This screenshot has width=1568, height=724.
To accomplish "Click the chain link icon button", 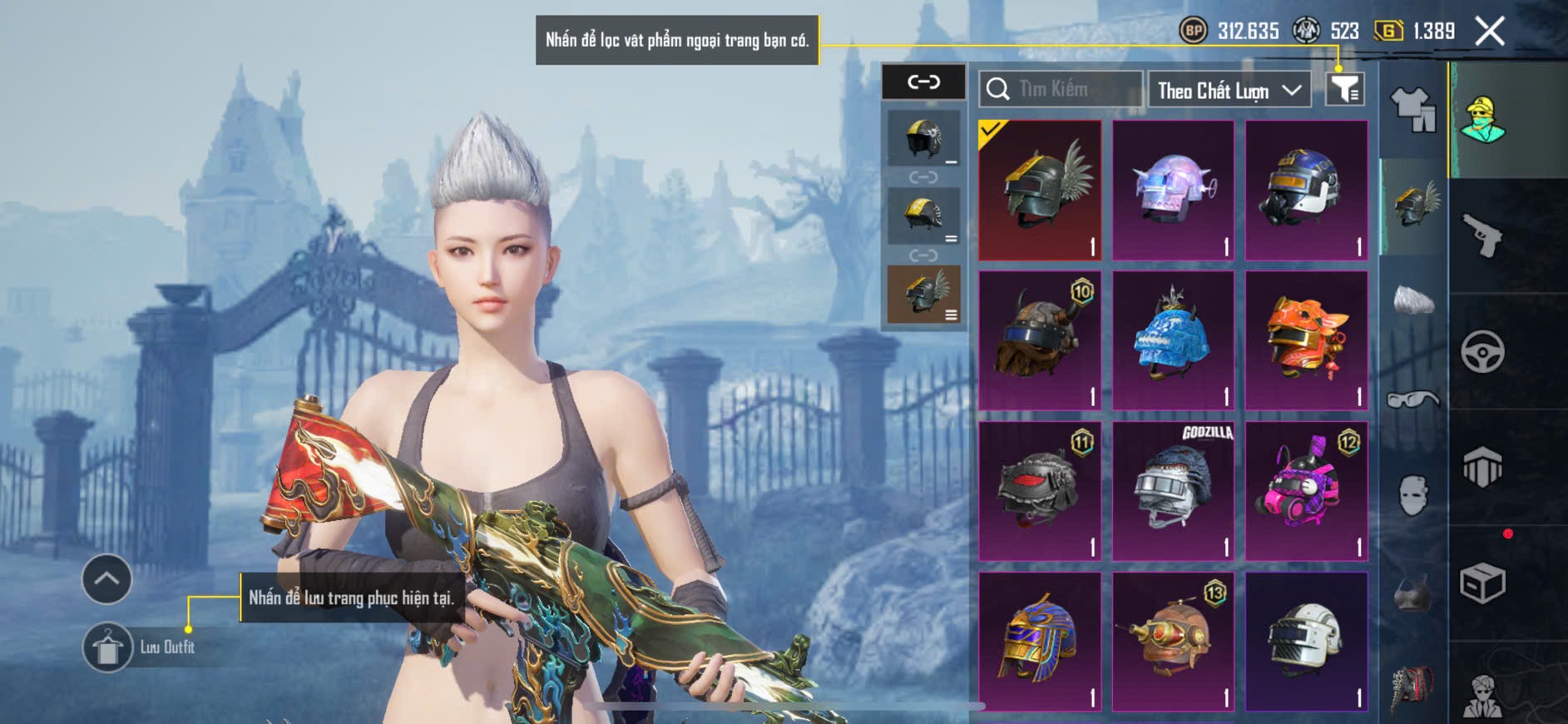I will (923, 82).
